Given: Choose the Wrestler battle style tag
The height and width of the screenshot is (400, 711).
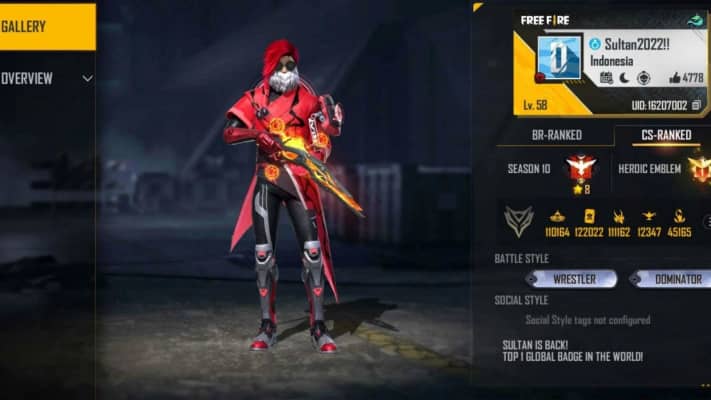Looking at the screenshot, I should click(572, 279).
